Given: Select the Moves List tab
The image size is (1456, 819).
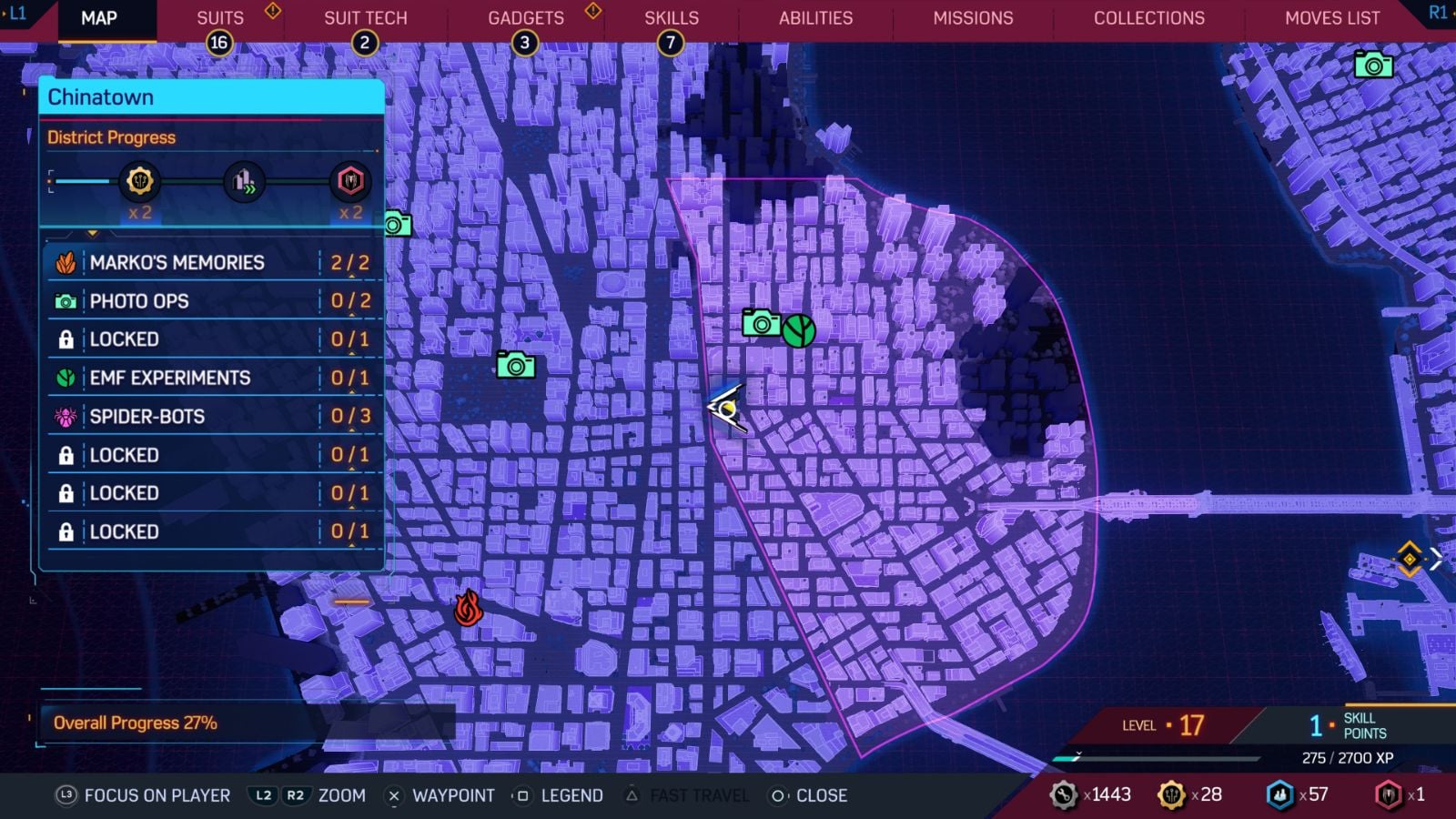Looking at the screenshot, I should [1331, 17].
